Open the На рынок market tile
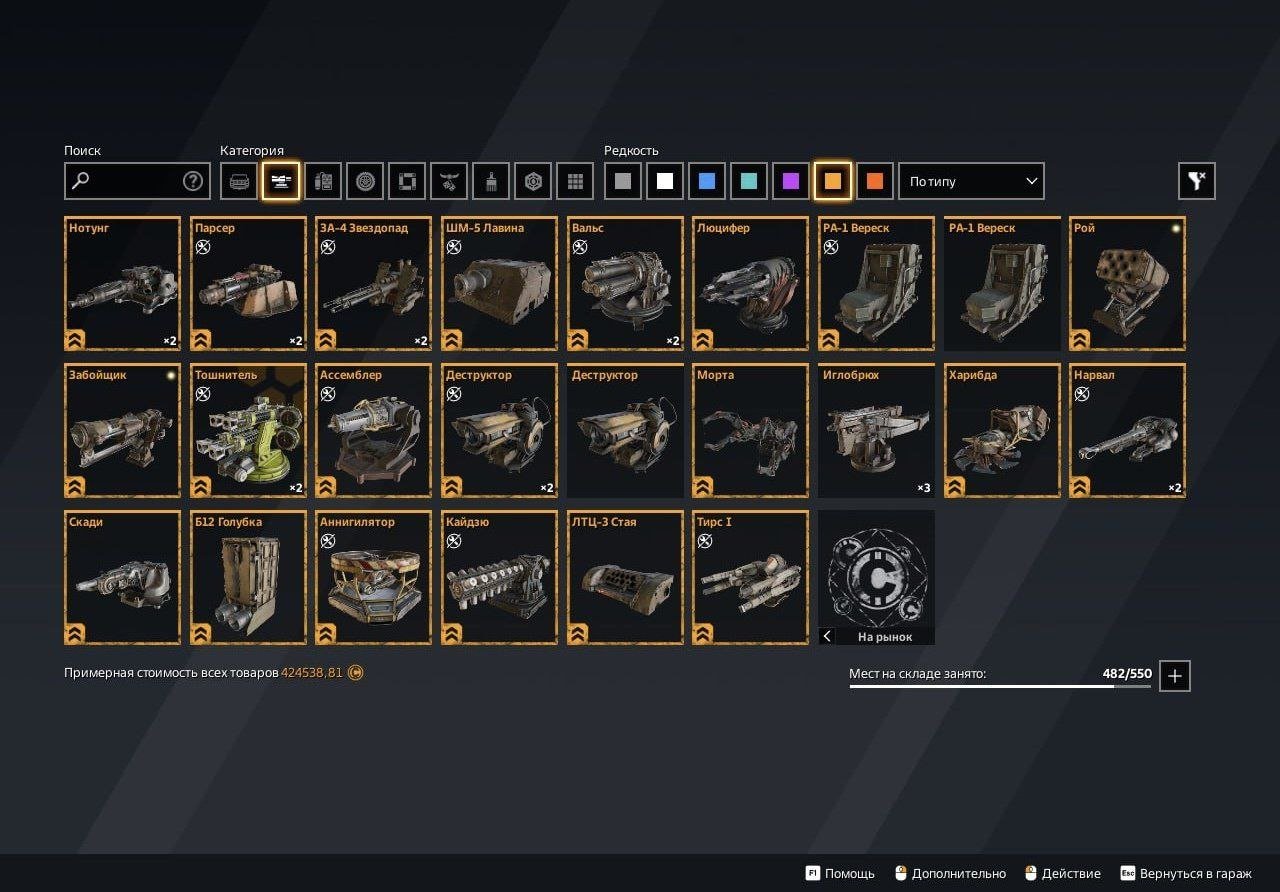This screenshot has height=892, width=1280. pyautogui.click(x=876, y=578)
